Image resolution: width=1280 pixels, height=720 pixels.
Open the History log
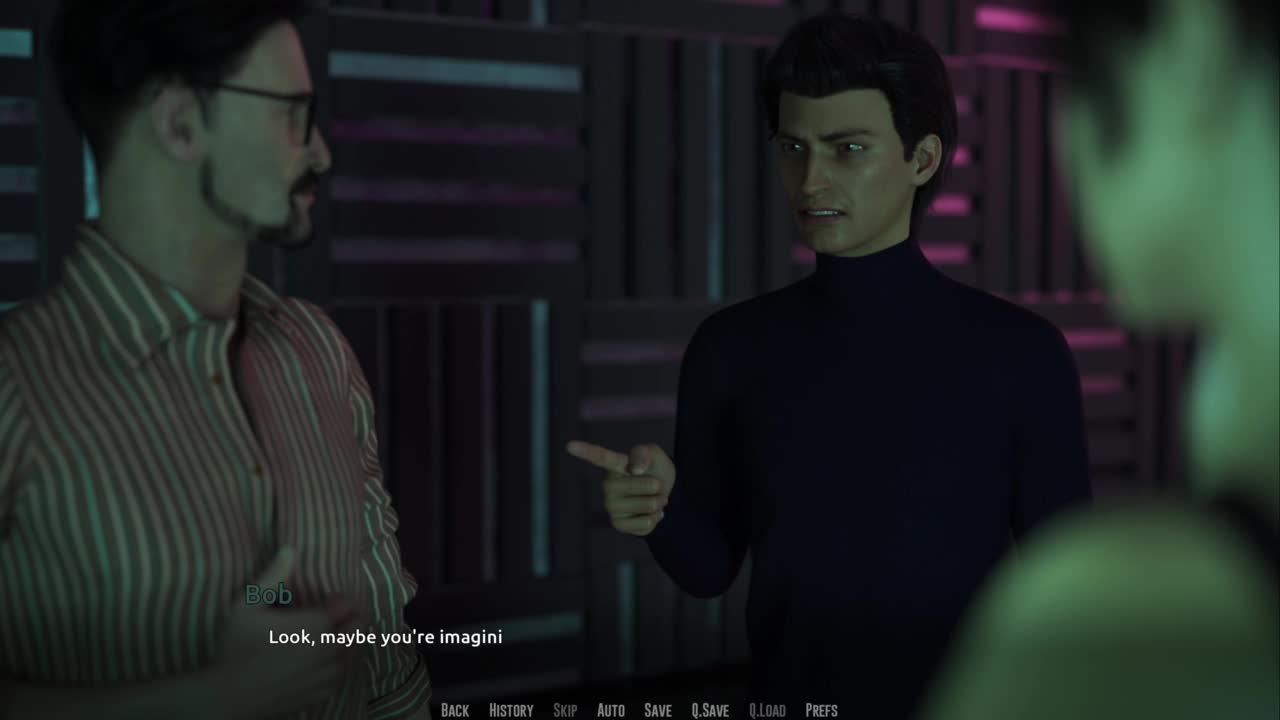point(511,710)
